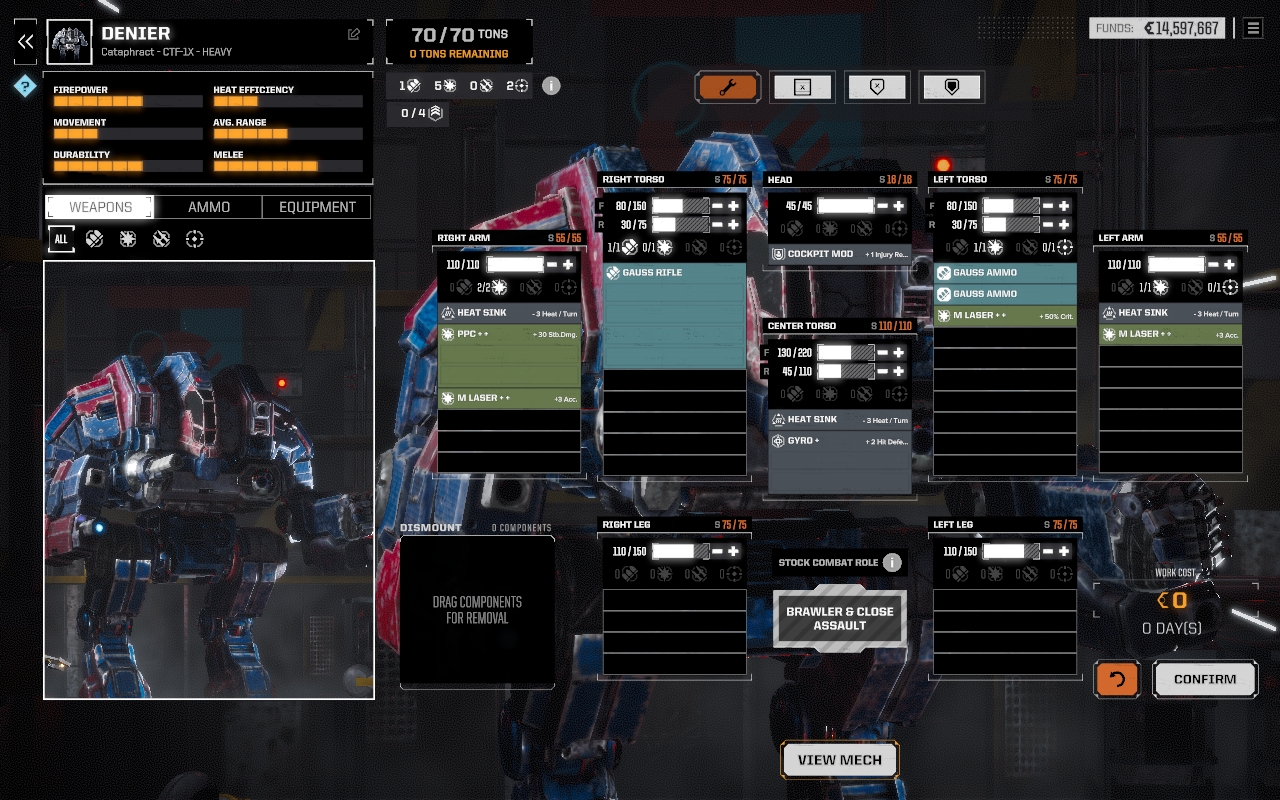Increase head armor with the plus button
1280x800 pixels.
tap(899, 206)
